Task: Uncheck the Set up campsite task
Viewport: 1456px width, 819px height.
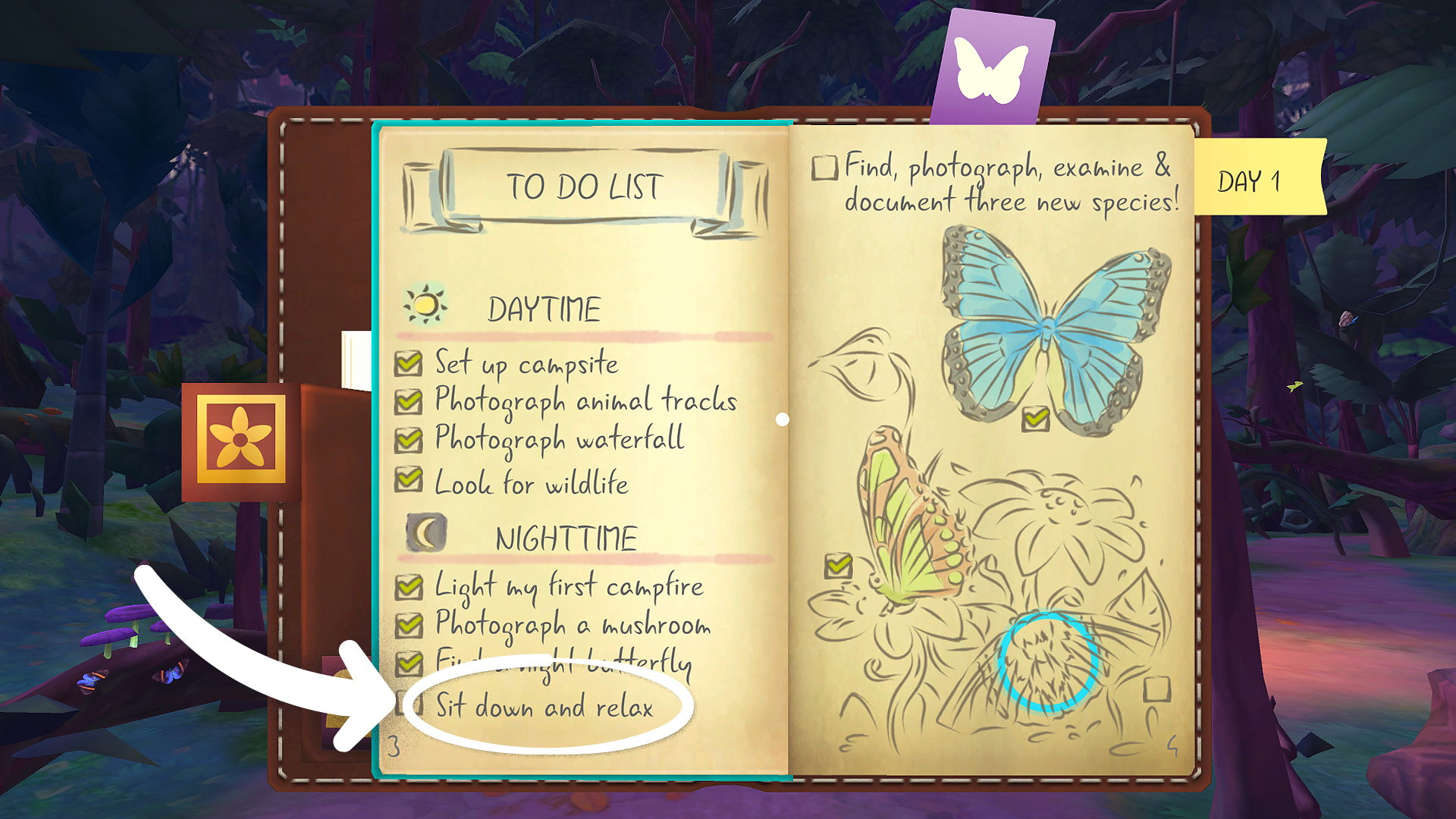Action: [x=408, y=364]
